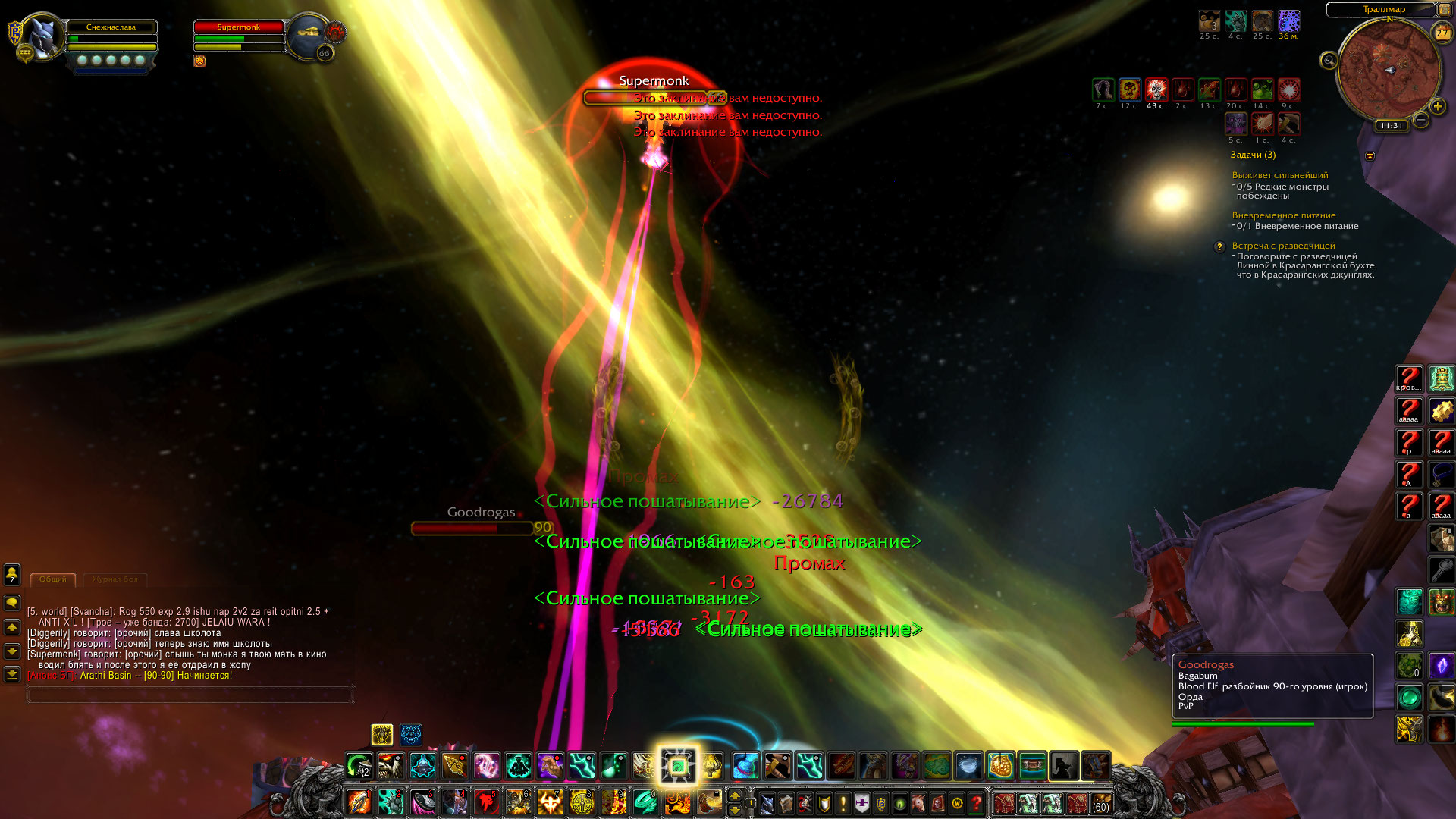Collapse the Задачи quest tracker
The image size is (1456, 819).
pos(1370,155)
